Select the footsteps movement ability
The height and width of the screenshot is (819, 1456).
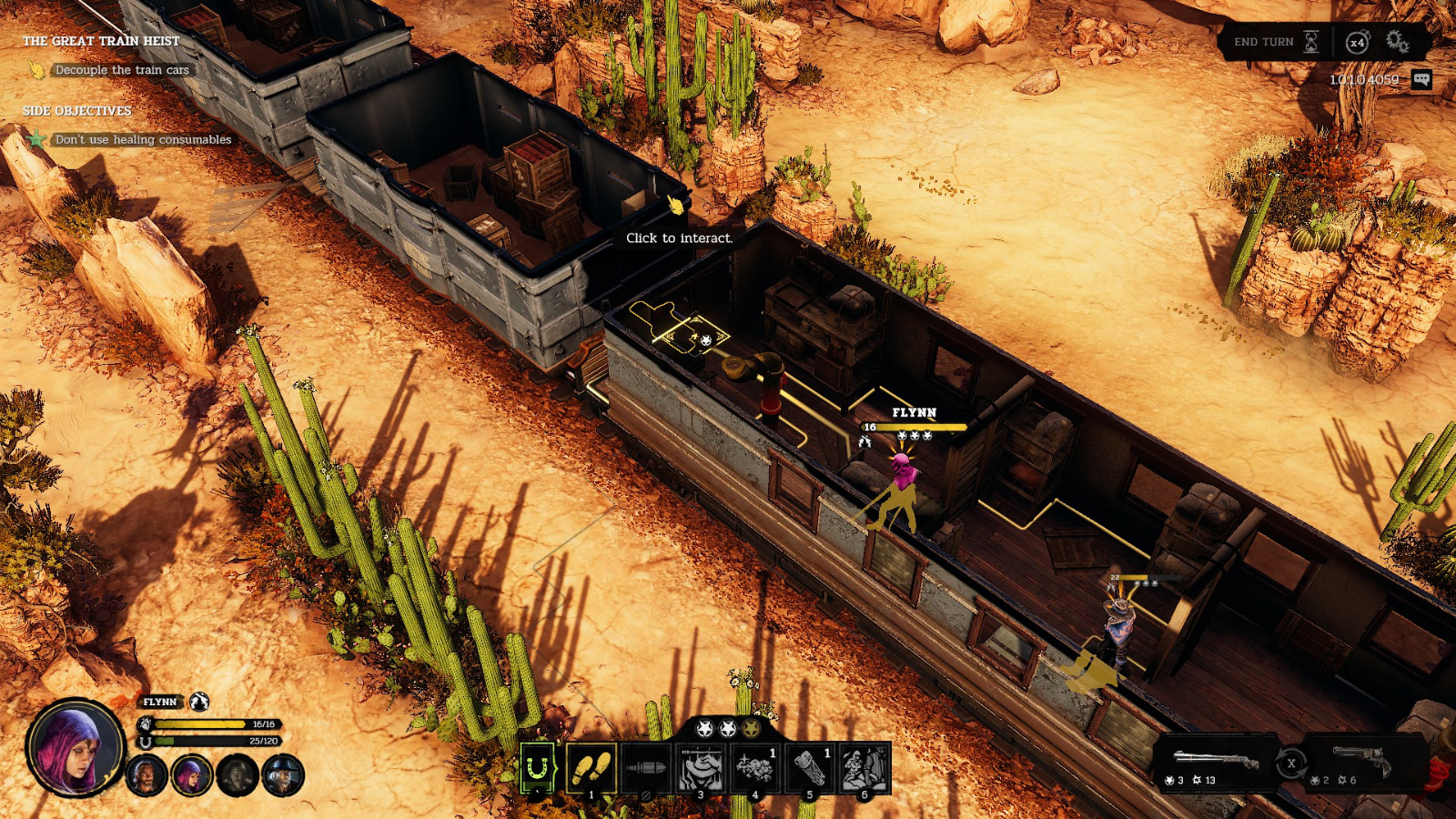(x=591, y=766)
